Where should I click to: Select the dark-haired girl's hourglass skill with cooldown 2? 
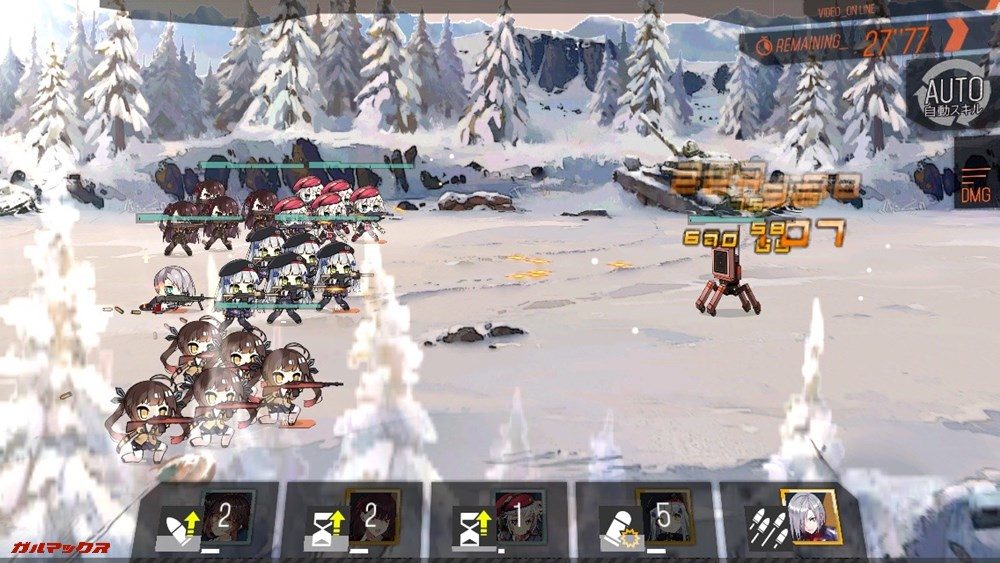[x=355, y=519]
